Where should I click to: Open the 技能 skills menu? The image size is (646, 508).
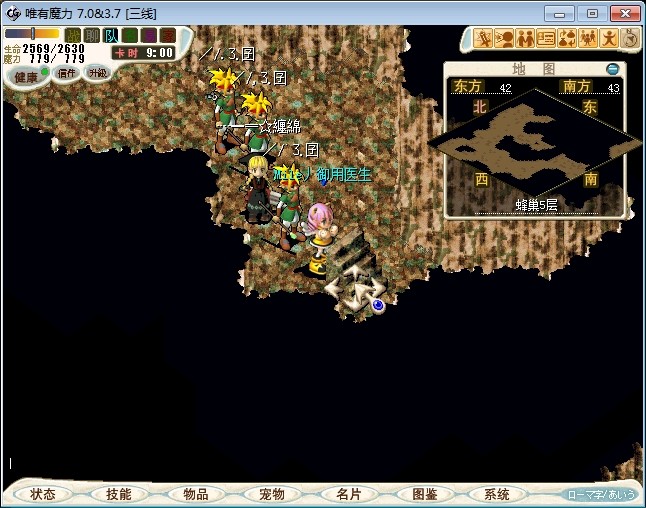(x=119, y=494)
